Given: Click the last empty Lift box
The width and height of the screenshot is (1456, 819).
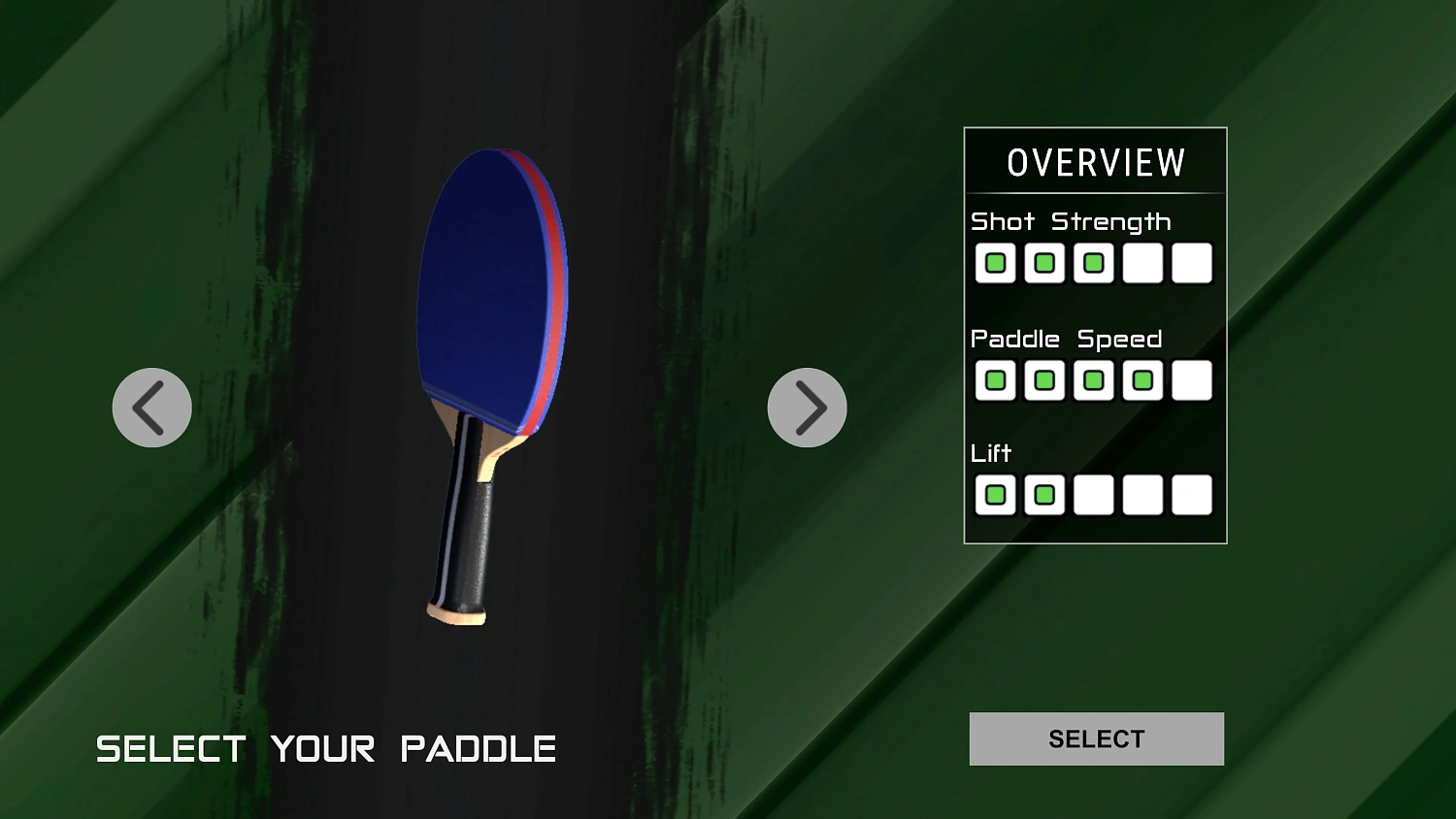Looking at the screenshot, I should [x=1192, y=495].
